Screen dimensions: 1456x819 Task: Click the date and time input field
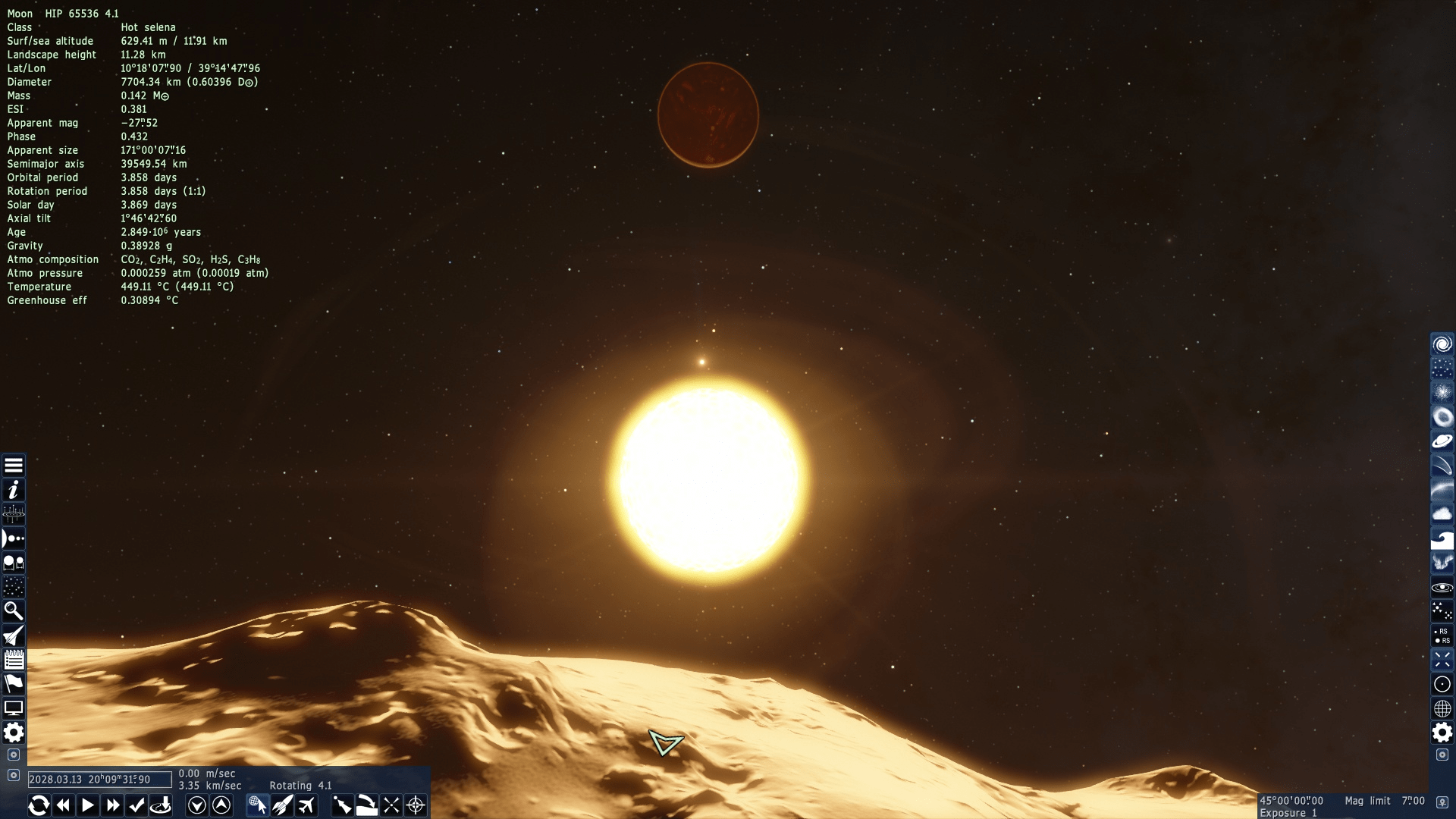coord(97,780)
